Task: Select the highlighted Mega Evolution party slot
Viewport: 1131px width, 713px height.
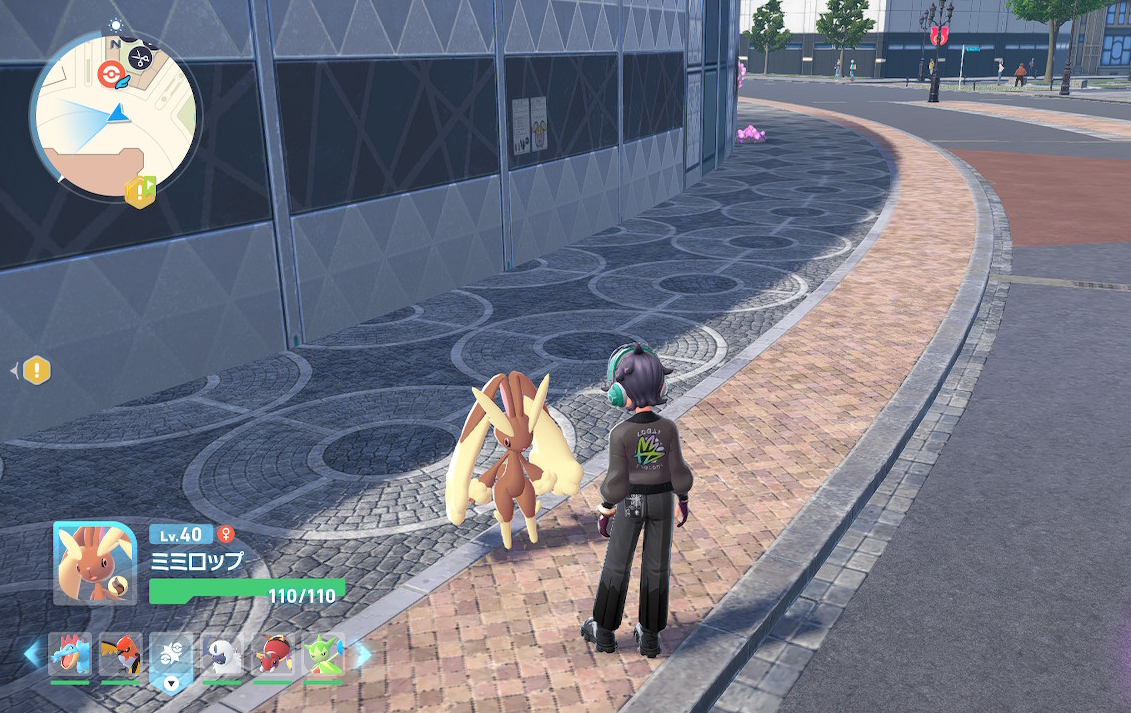Action: coord(171,657)
